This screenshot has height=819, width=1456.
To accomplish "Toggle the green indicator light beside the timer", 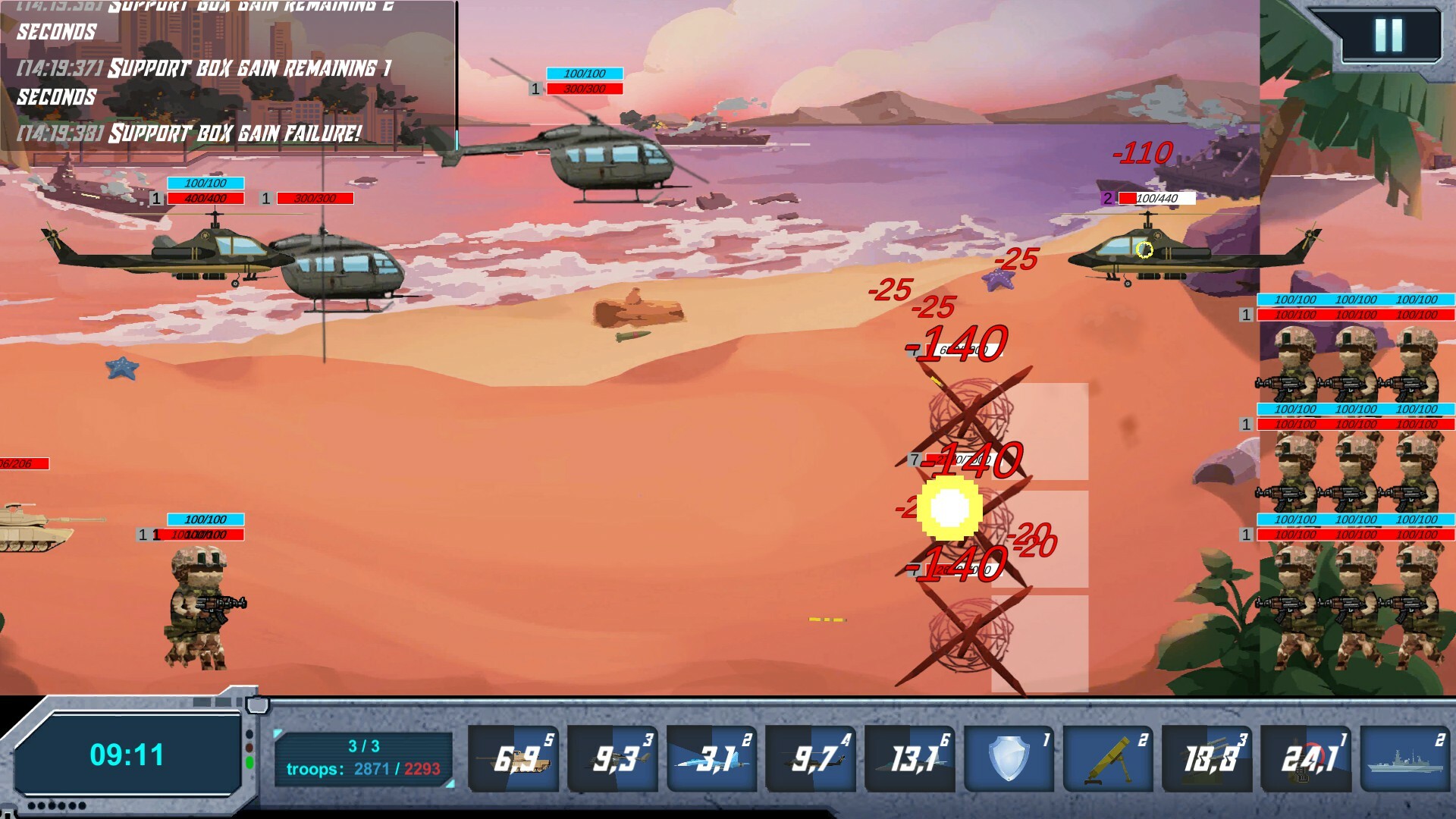I will click(x=249, y=761).
